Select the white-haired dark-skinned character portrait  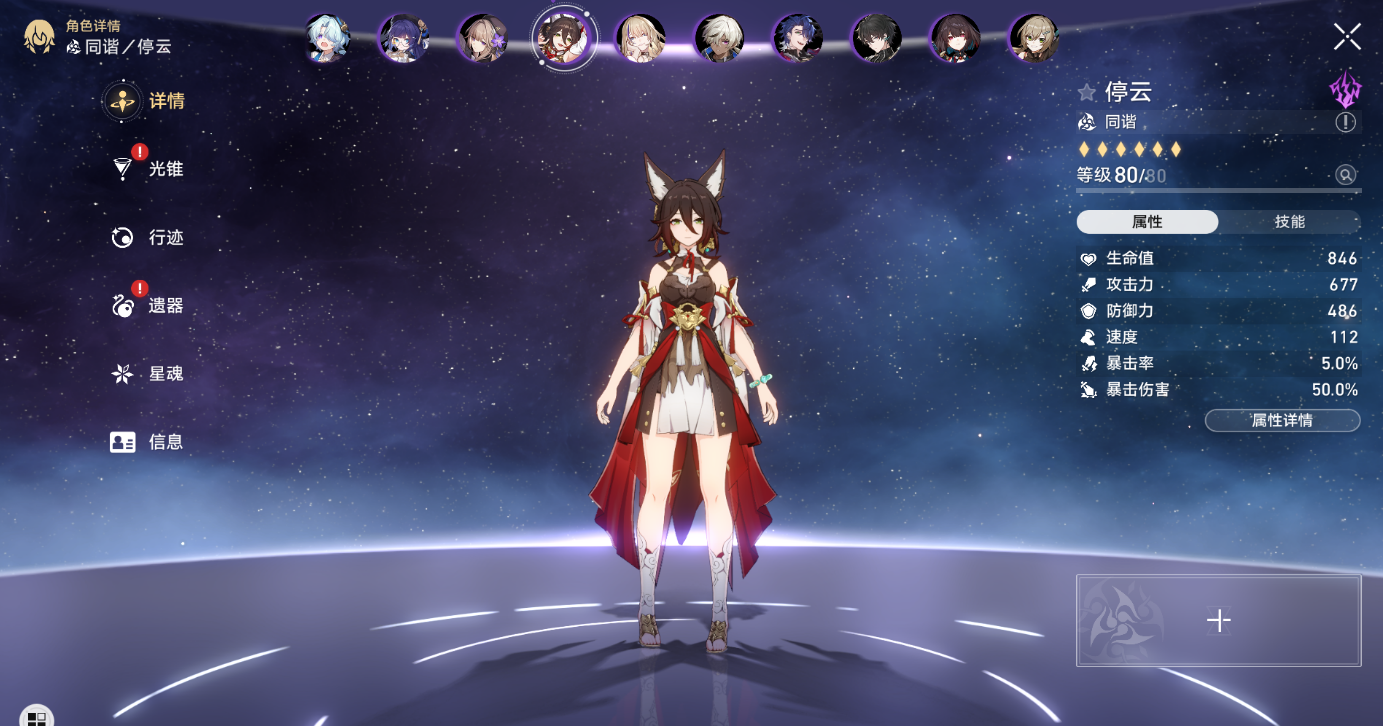(719, 38)
